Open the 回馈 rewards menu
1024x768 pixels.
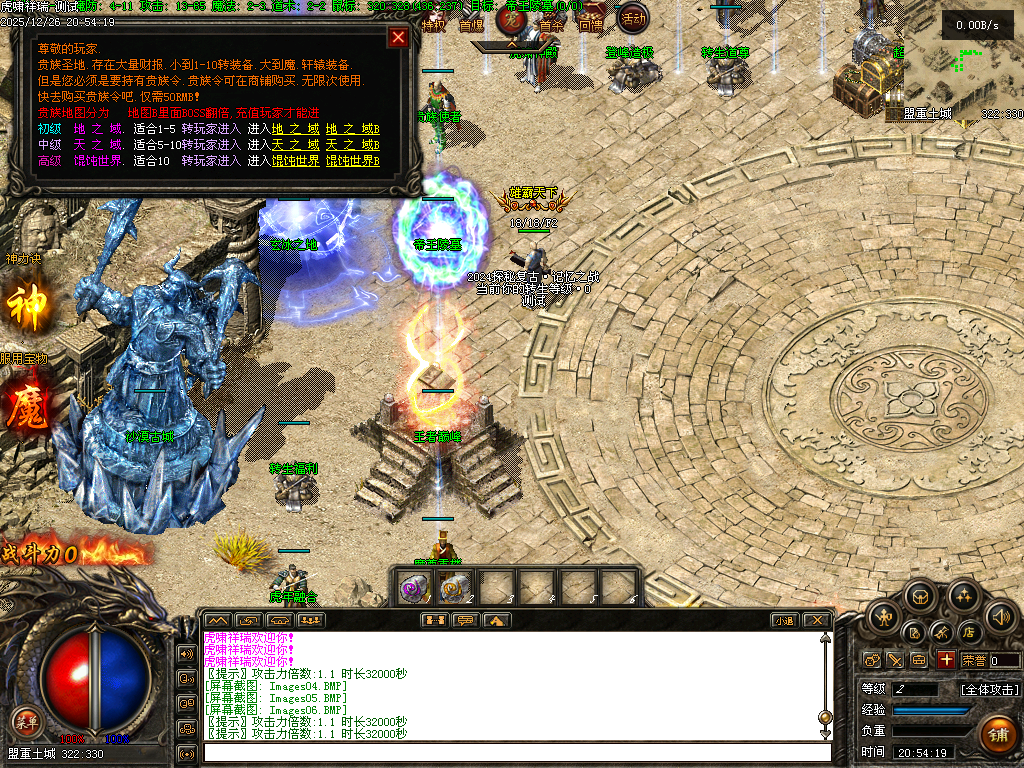[591, 25]
